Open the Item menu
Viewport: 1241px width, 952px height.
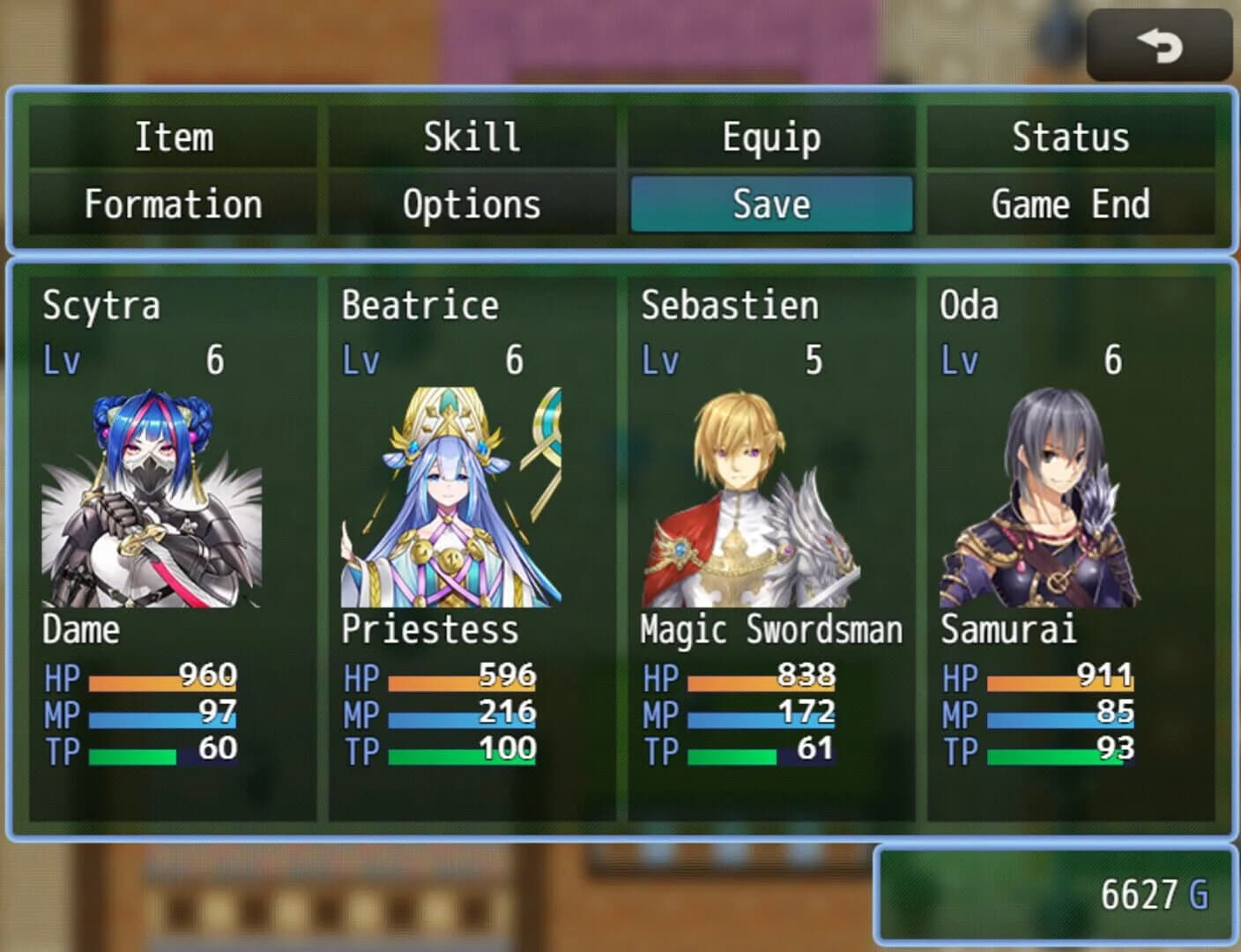click(173, 137)
